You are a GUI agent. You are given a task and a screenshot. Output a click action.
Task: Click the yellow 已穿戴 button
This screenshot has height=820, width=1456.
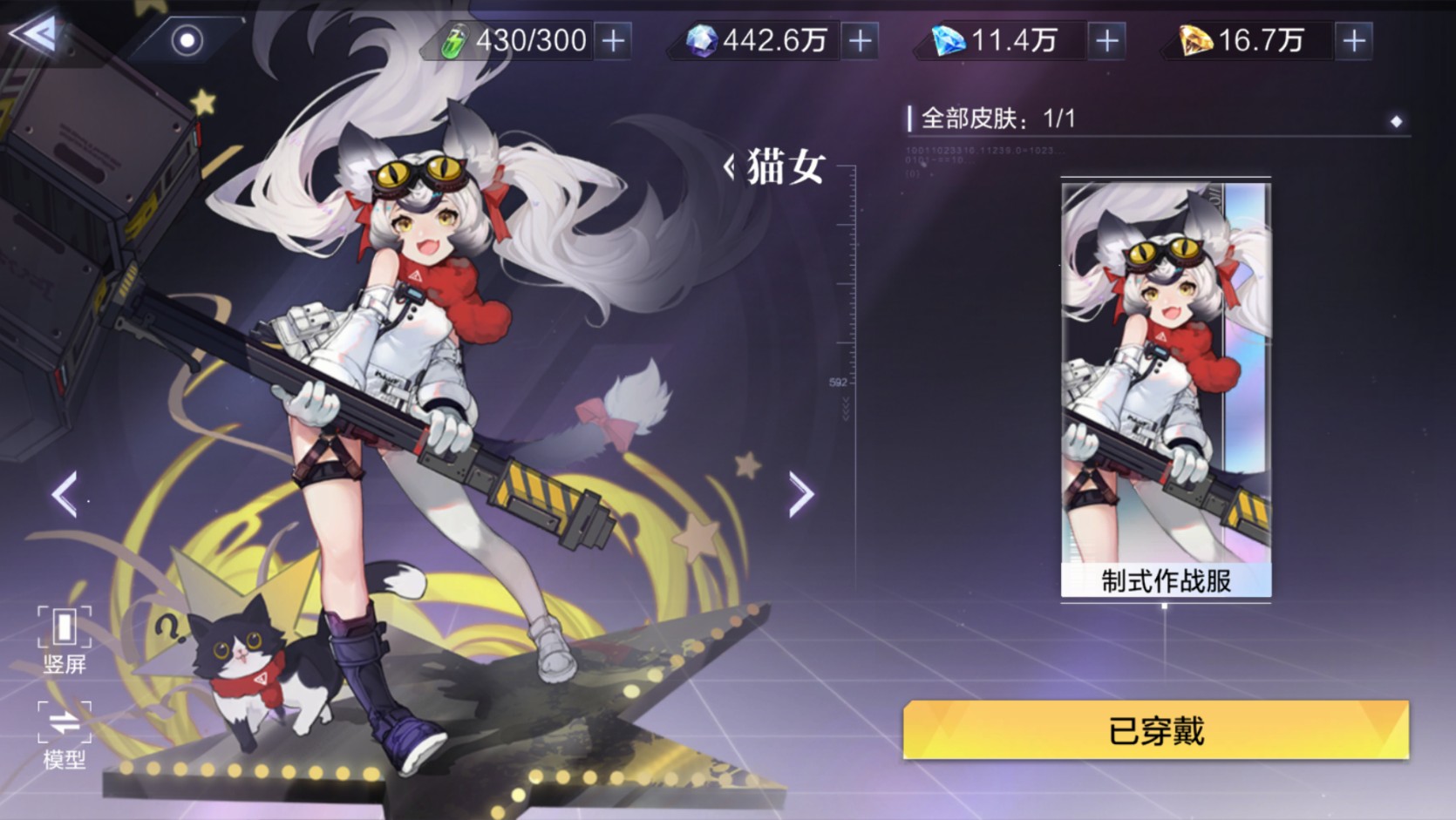pyautogui.click(x=1155, y=730)
